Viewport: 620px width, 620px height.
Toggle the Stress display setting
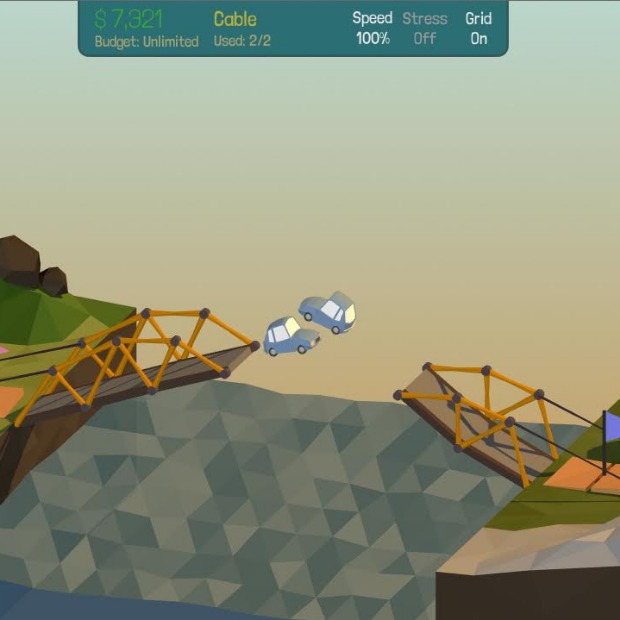[424, 28]
